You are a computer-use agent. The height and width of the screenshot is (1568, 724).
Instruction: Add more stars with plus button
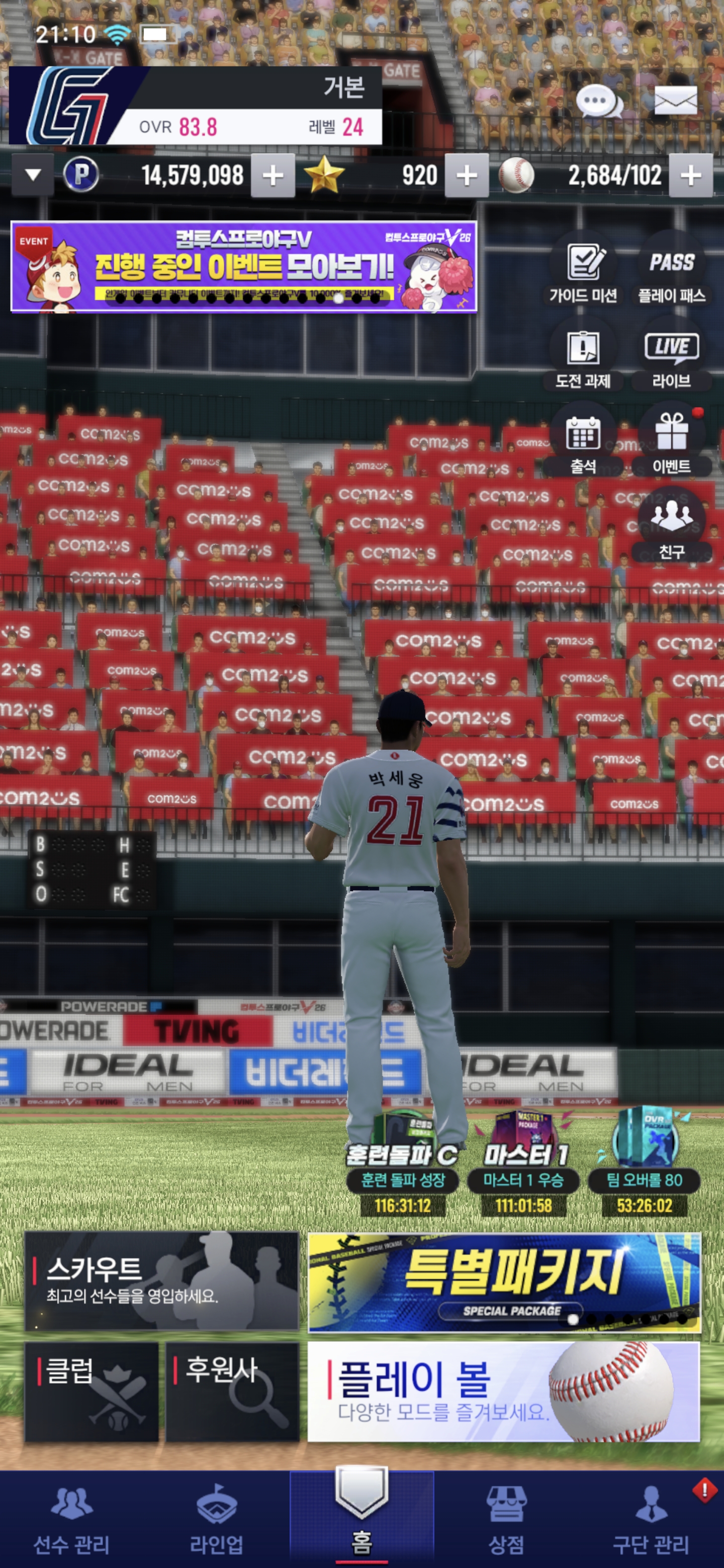pos(467,176)
